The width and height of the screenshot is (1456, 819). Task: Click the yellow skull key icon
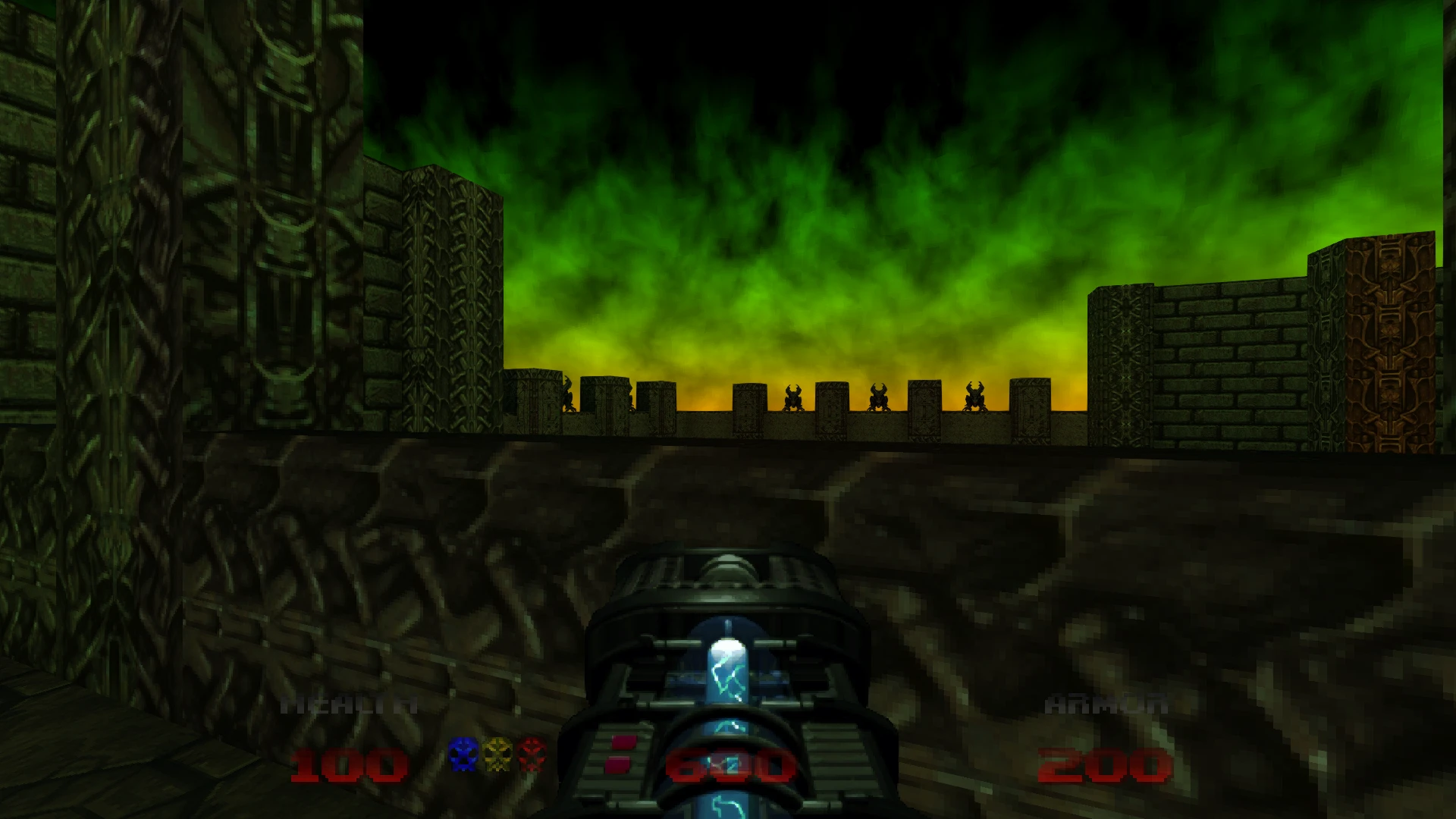click(x=497, y=755)
